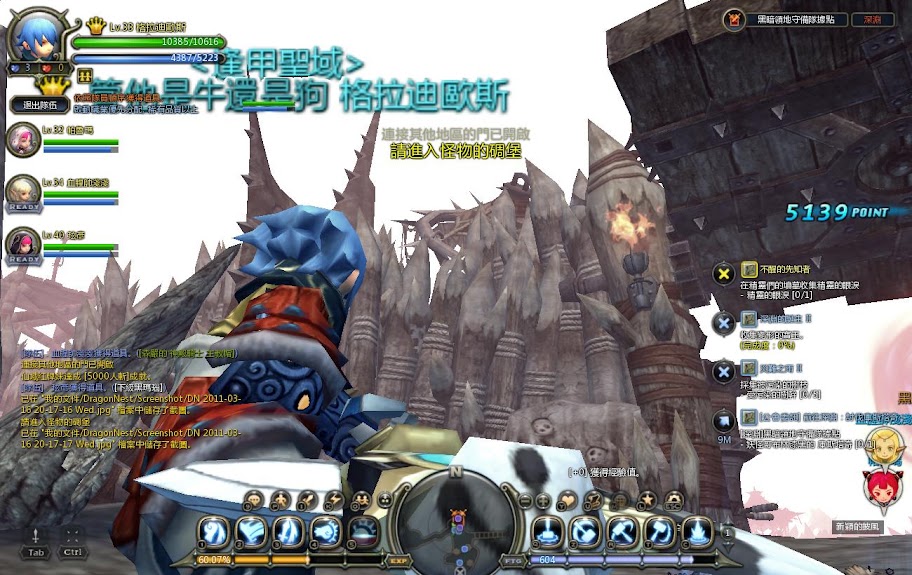The image size is (912, 575).
Task: Activate the skill in hotbar slot 1
Action: [x=212, y=530]
